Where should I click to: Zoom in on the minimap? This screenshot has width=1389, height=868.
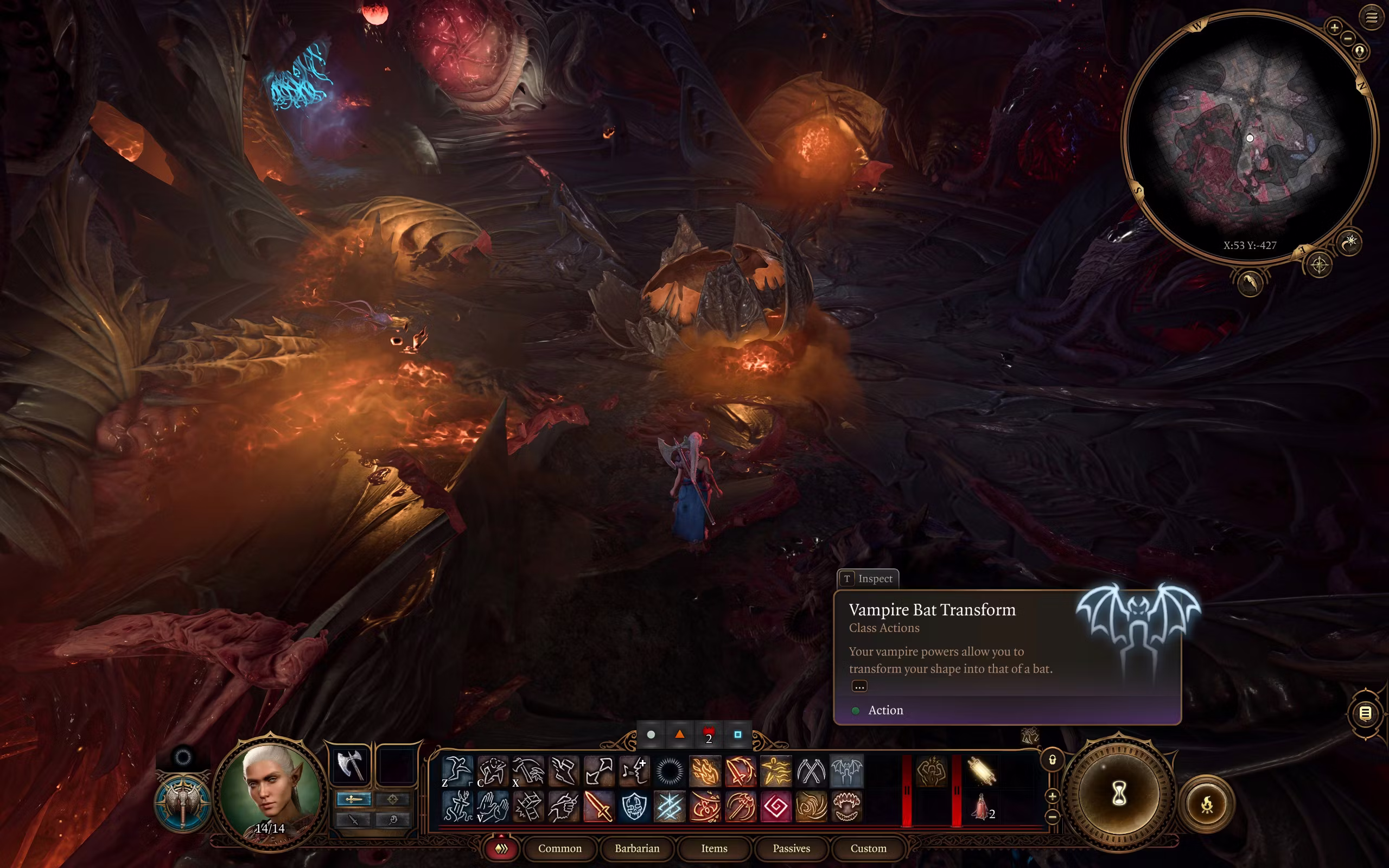[x=1334, y=27]
